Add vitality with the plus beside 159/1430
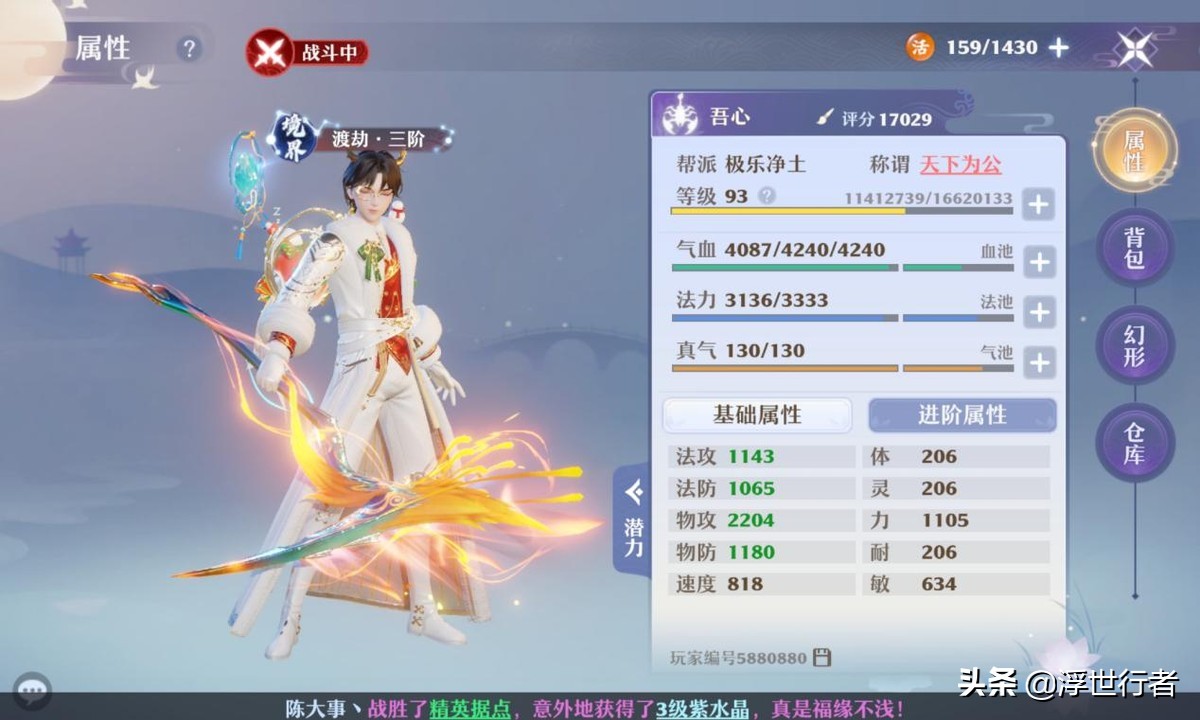The width and height of the screenshot is (1200, 720). pyautogui.click(x=1059, y=47)
